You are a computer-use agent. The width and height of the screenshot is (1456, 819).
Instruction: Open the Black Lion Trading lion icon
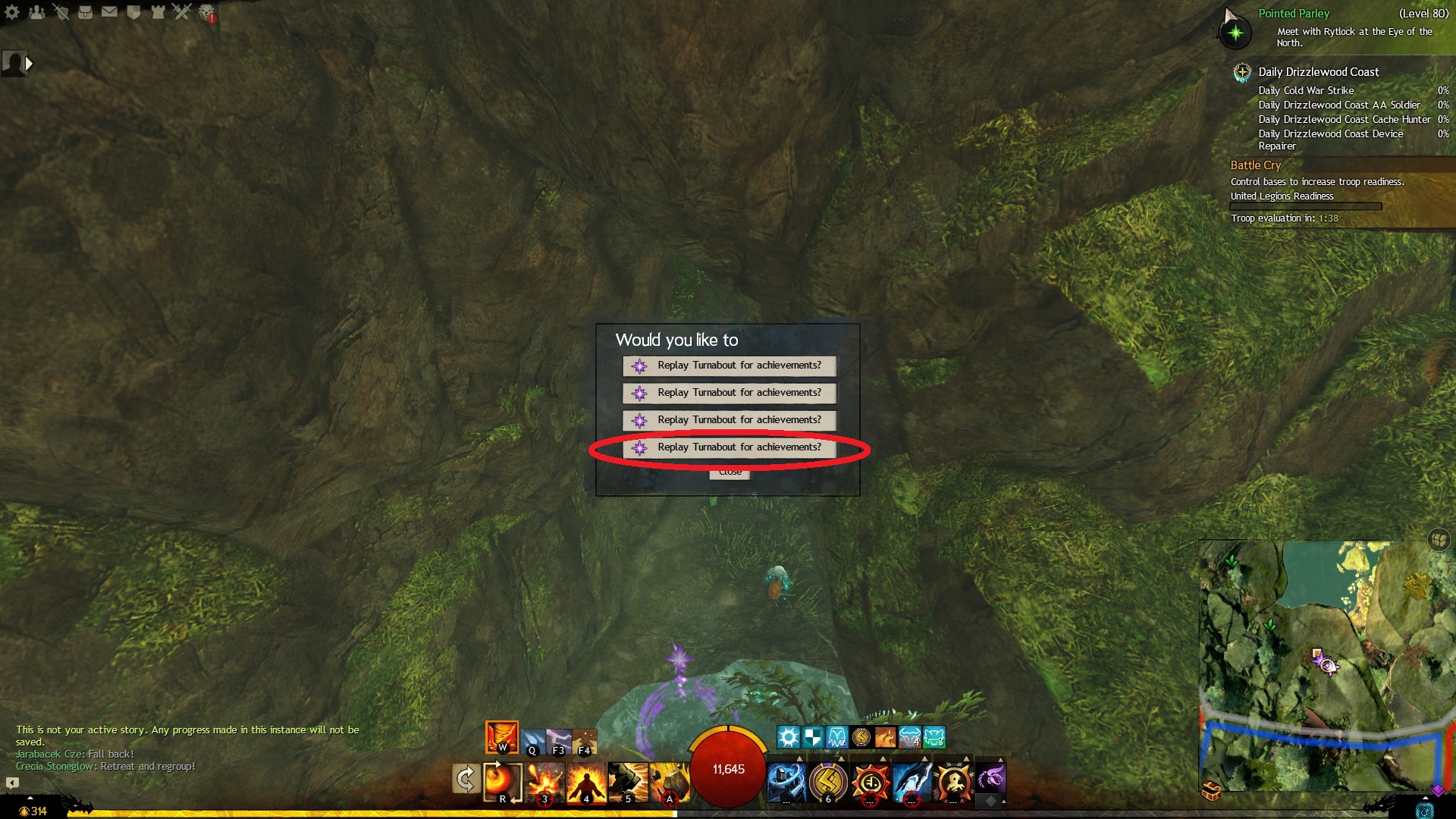[x=207, y=13]
